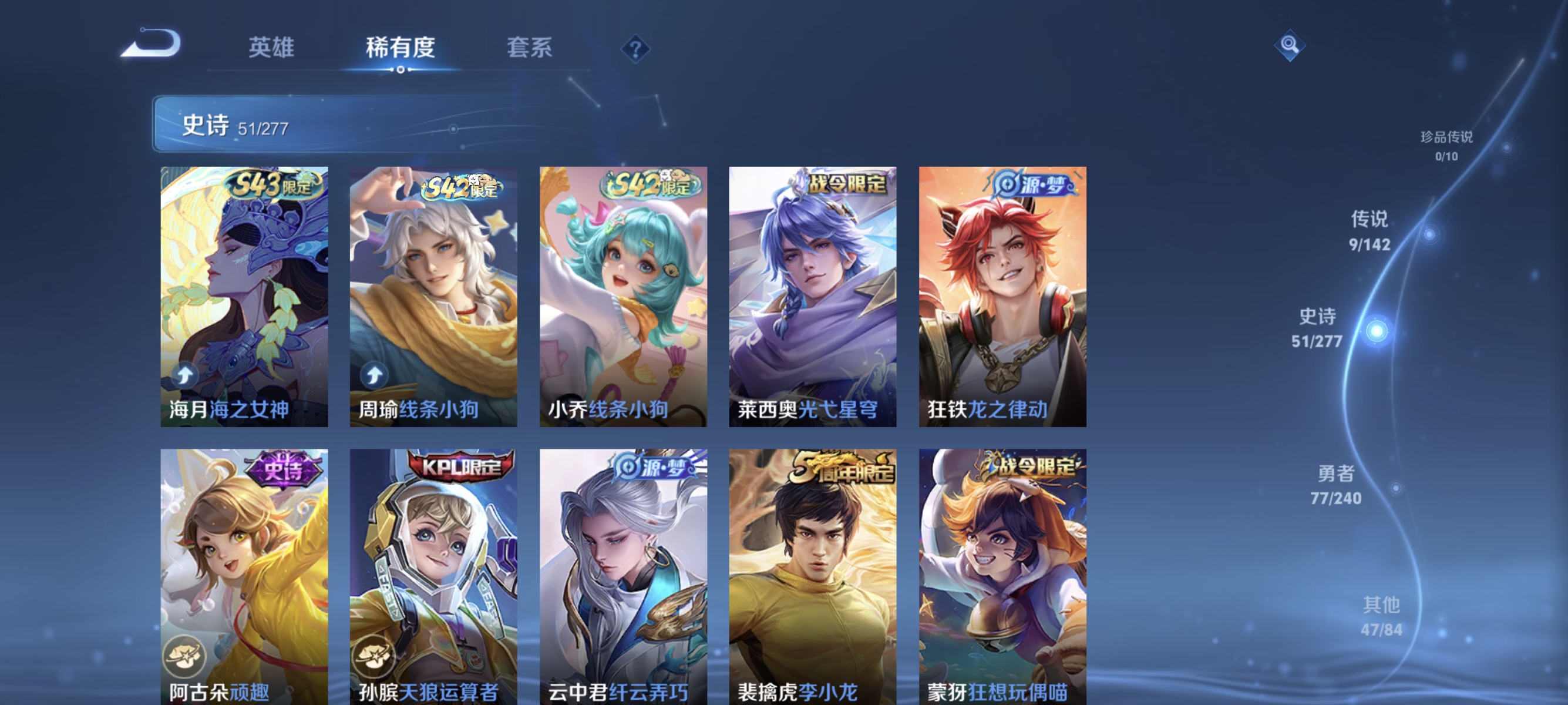The width and height of the screenshot is (1568, 705).
Task: Click the question mark help icon
Action: coord(635,49)
